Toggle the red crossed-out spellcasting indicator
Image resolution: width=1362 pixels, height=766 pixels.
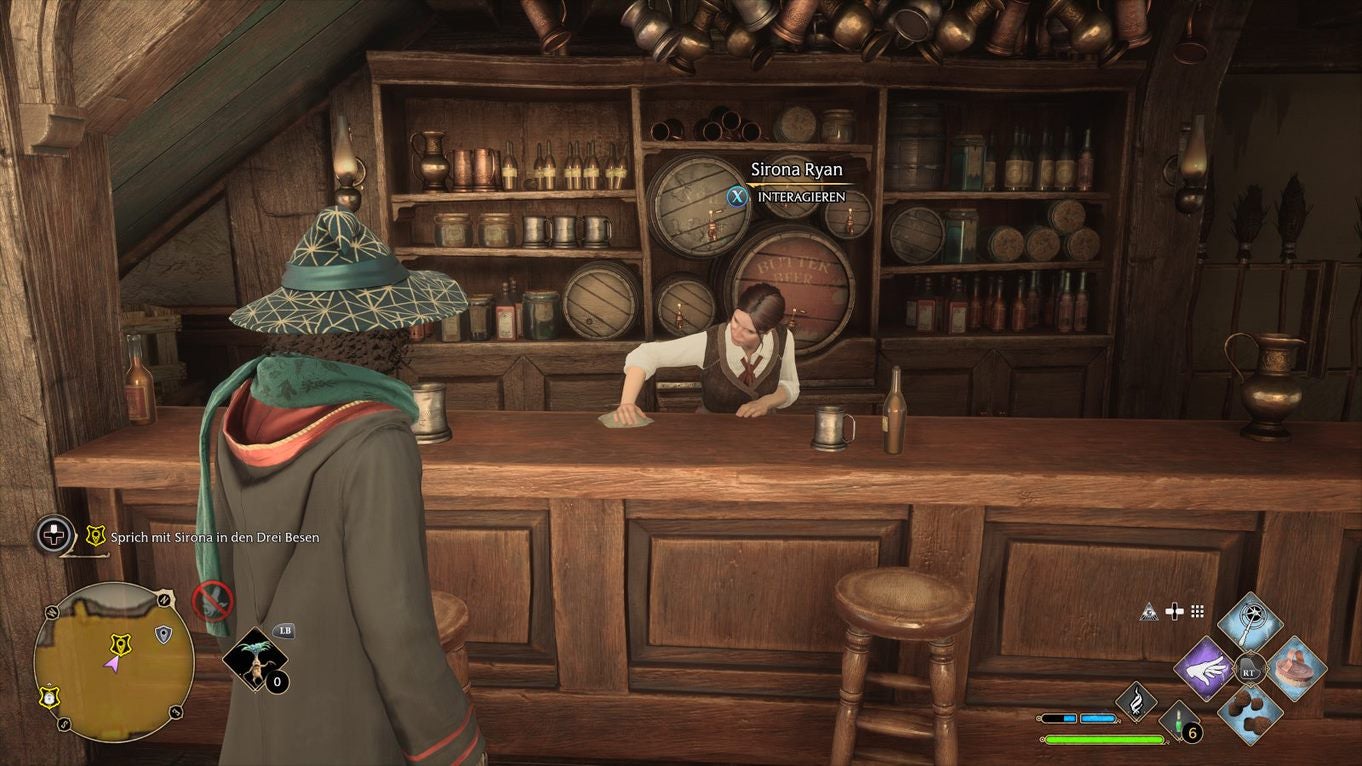[213, 601]
